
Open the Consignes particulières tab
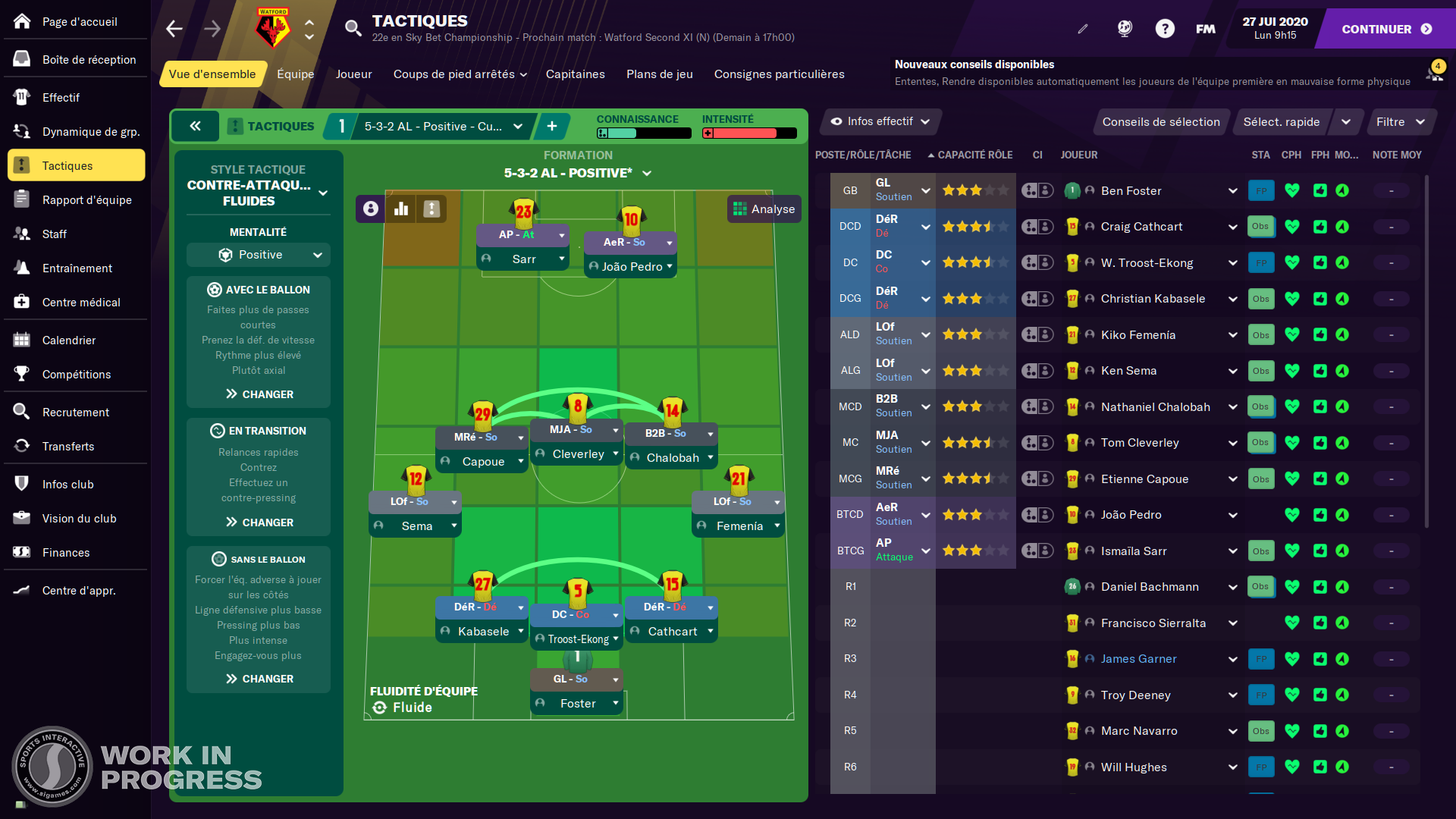coord(779,74)
